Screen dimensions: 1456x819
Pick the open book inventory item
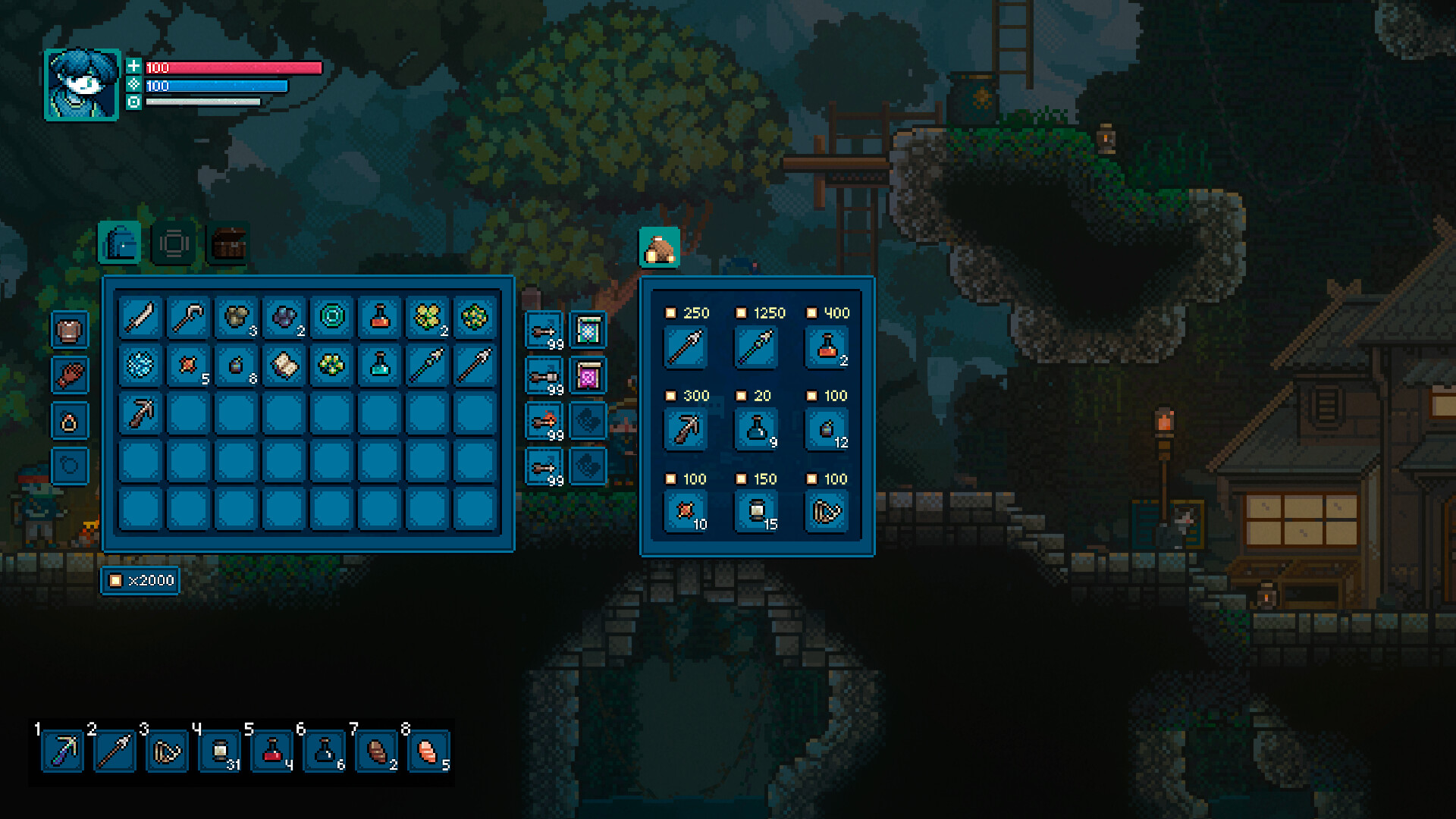coord(284,366)
